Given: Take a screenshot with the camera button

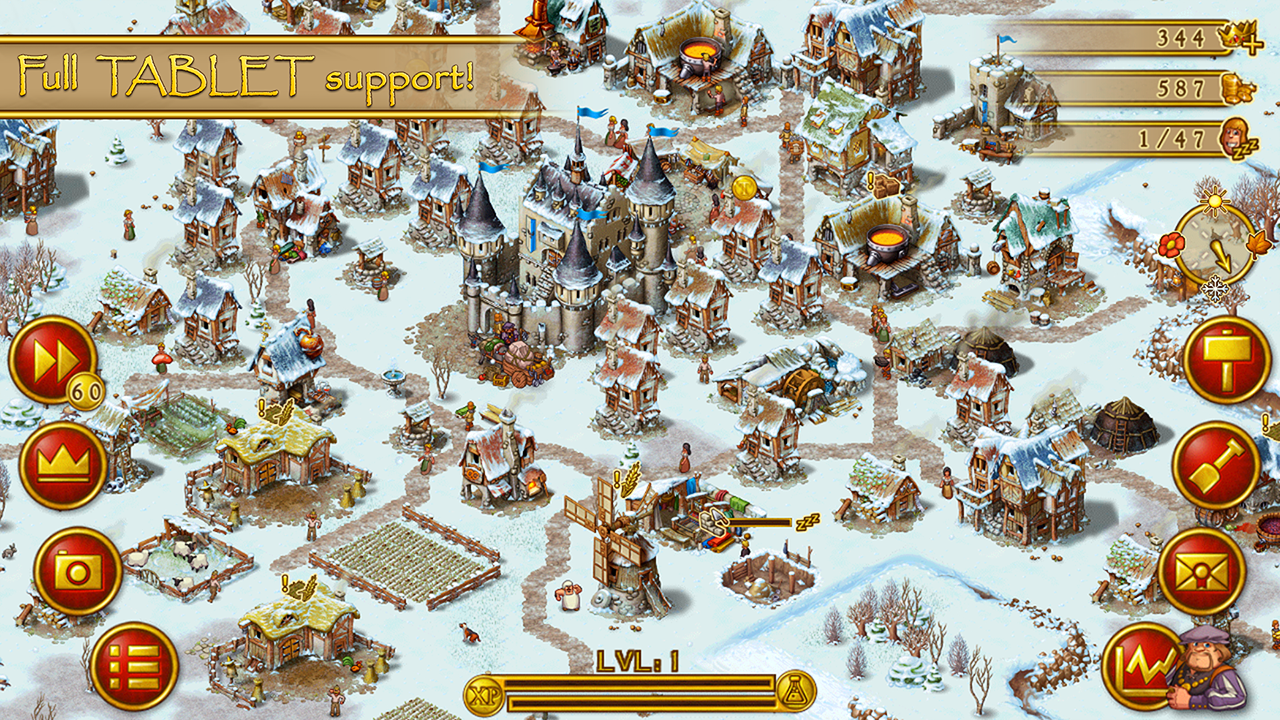Looking at the screenshot, I should click(x=77, y=571).
